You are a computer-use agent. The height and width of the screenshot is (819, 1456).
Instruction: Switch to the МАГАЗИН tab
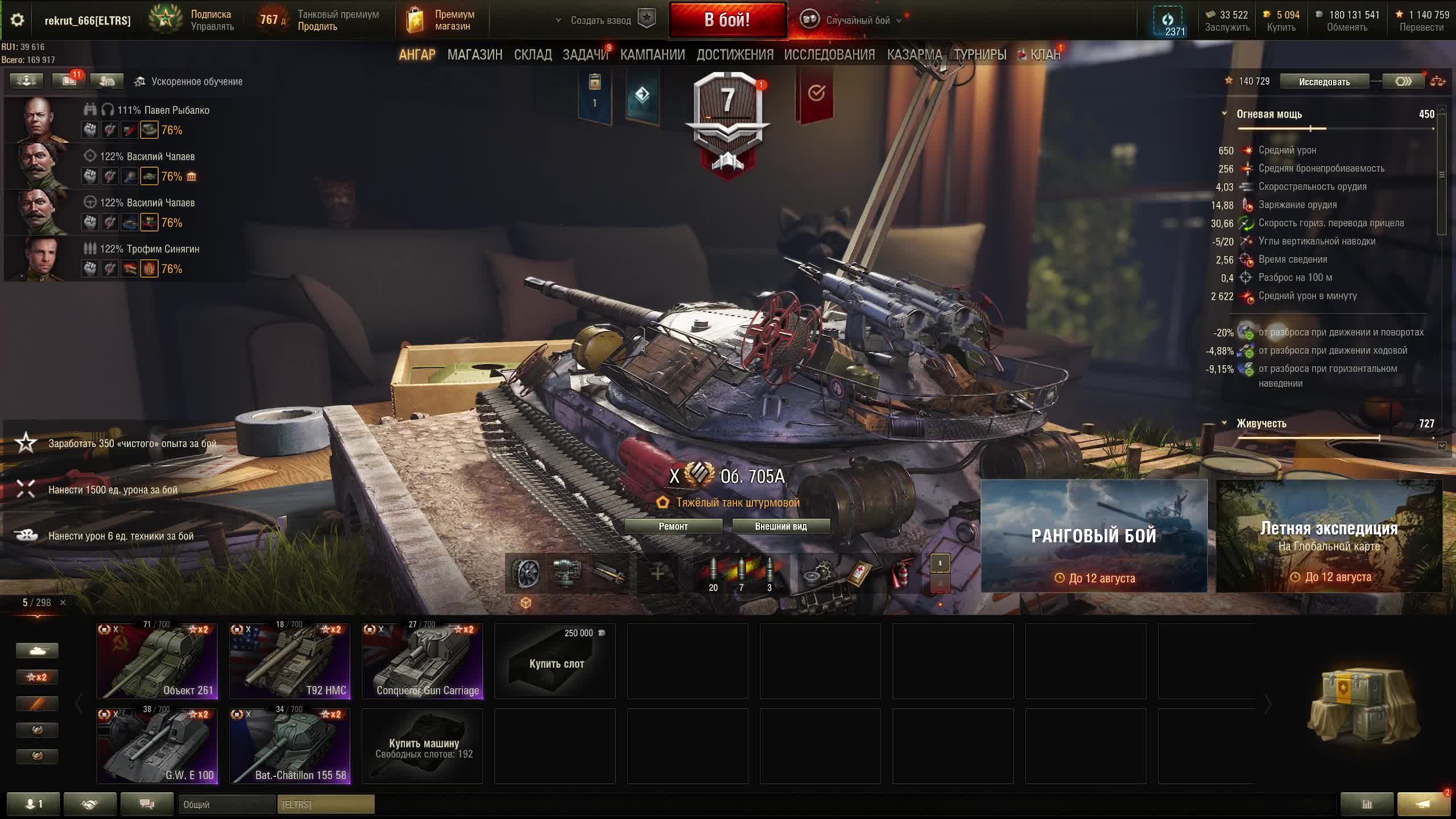pyautogui.click(x=474, y=55)
